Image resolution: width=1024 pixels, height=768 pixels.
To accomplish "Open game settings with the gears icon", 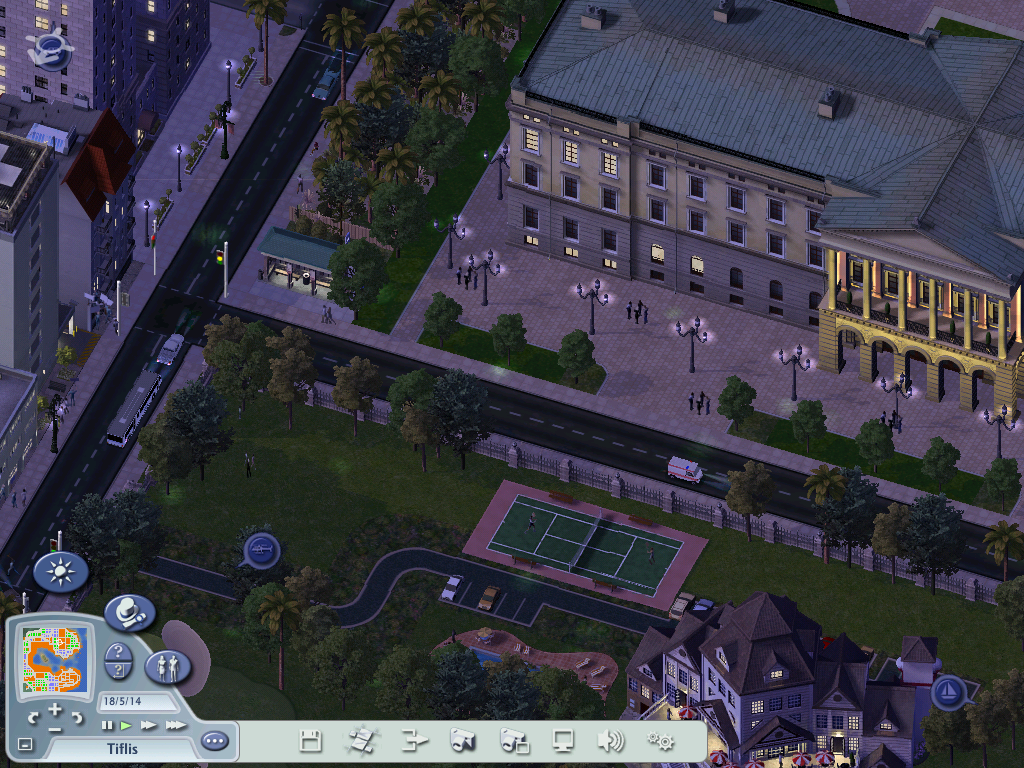I will (660, 741).
